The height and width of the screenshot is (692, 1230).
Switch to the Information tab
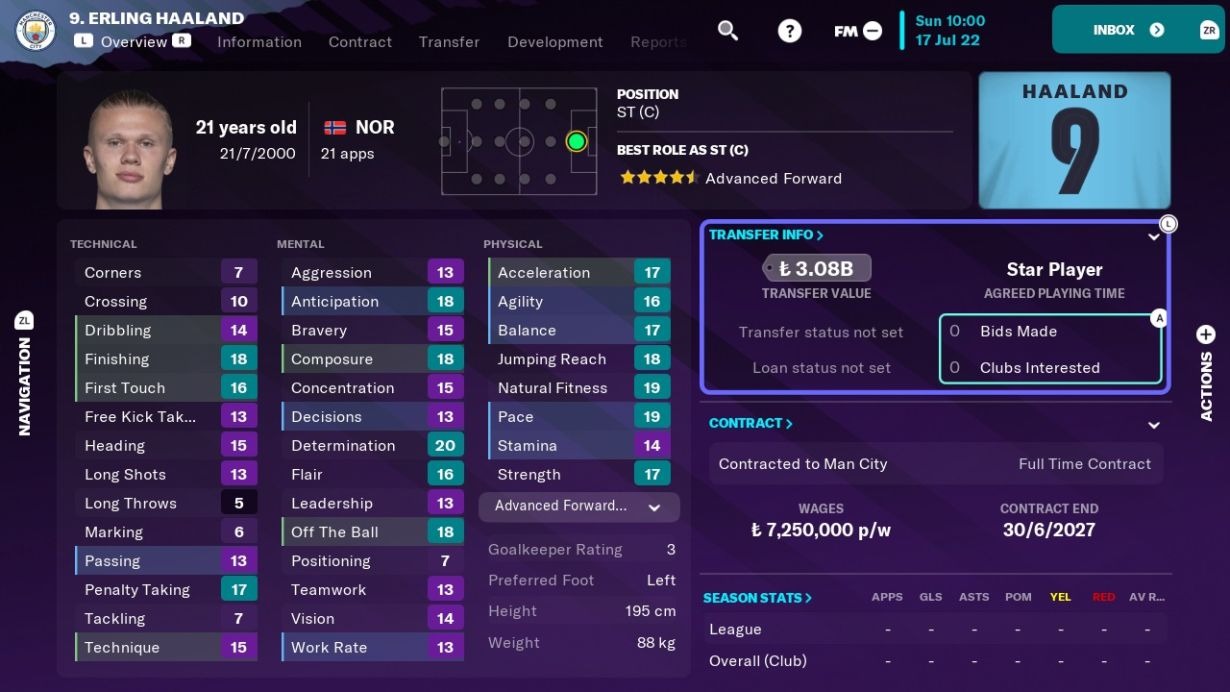(x=259, y=42)
